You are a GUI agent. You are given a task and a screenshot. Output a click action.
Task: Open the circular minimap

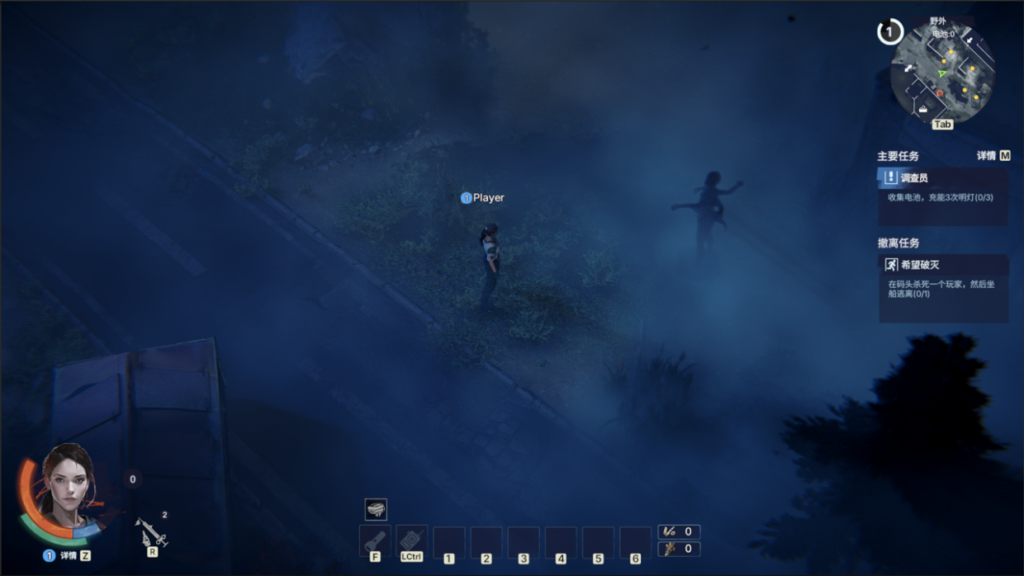pos(942,72)
